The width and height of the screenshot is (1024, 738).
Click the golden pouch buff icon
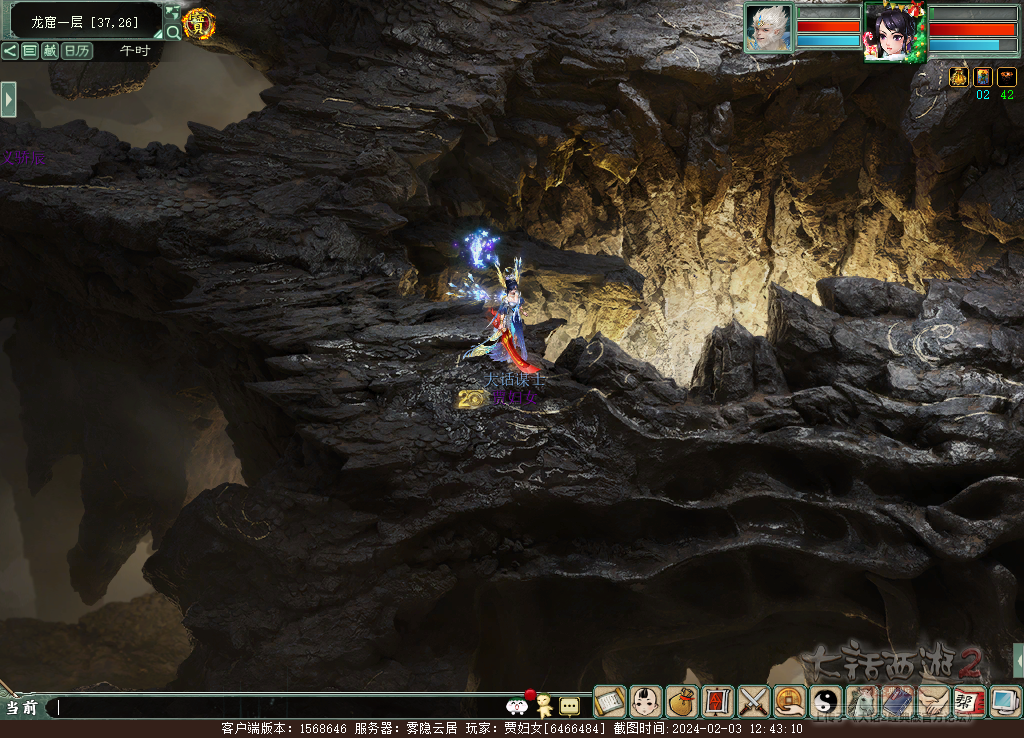coord(959,77)
